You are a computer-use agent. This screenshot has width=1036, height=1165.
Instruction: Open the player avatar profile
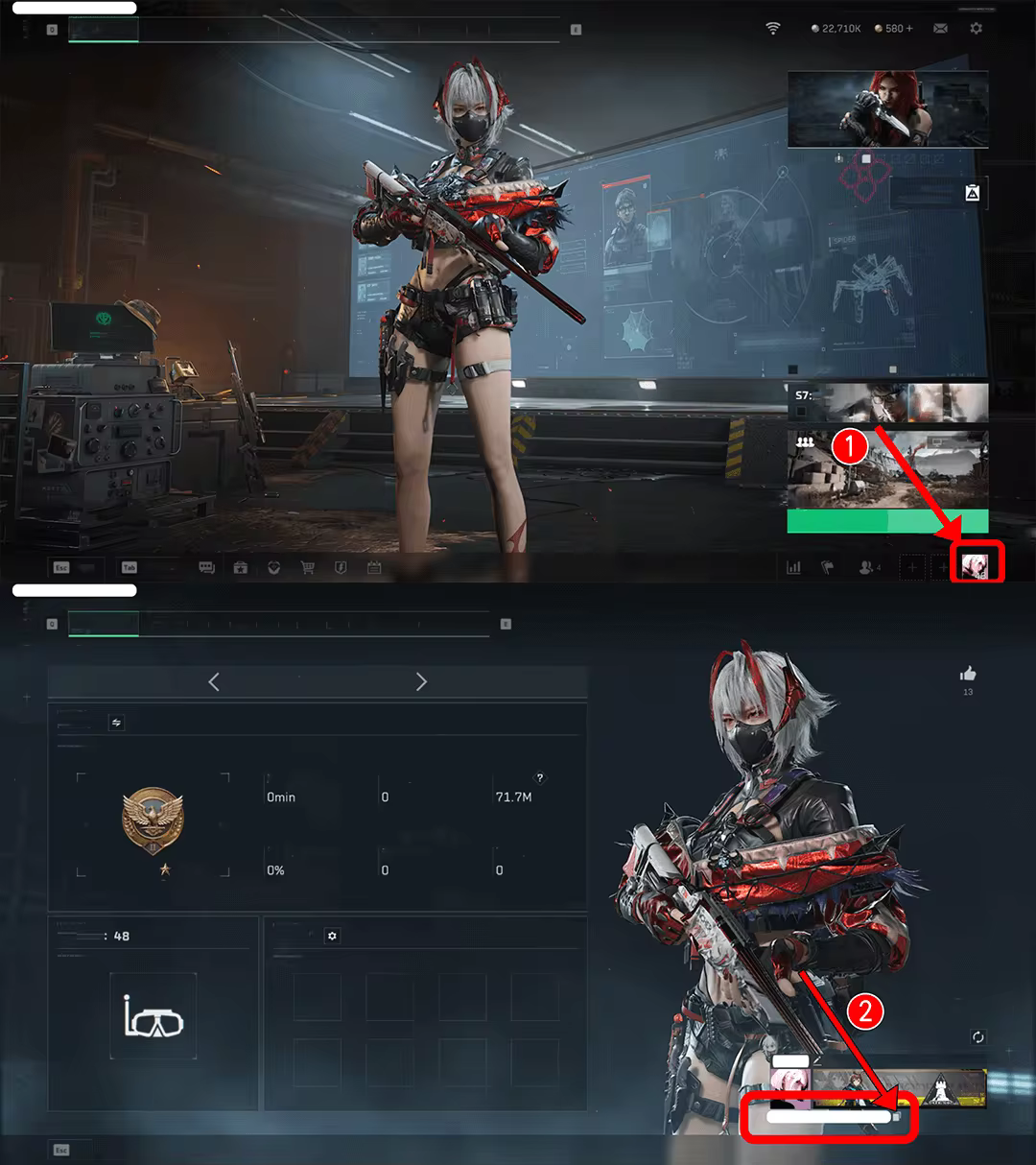[975, 566]
